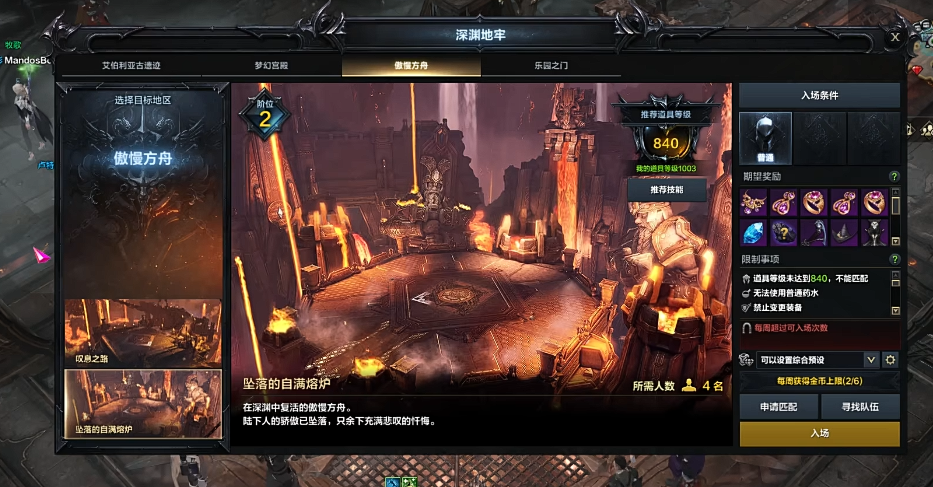Open the 推荐技能 recommended skills button
This screenshot has width=933, height=487.
pyautogui.click(x=666, y=189)
